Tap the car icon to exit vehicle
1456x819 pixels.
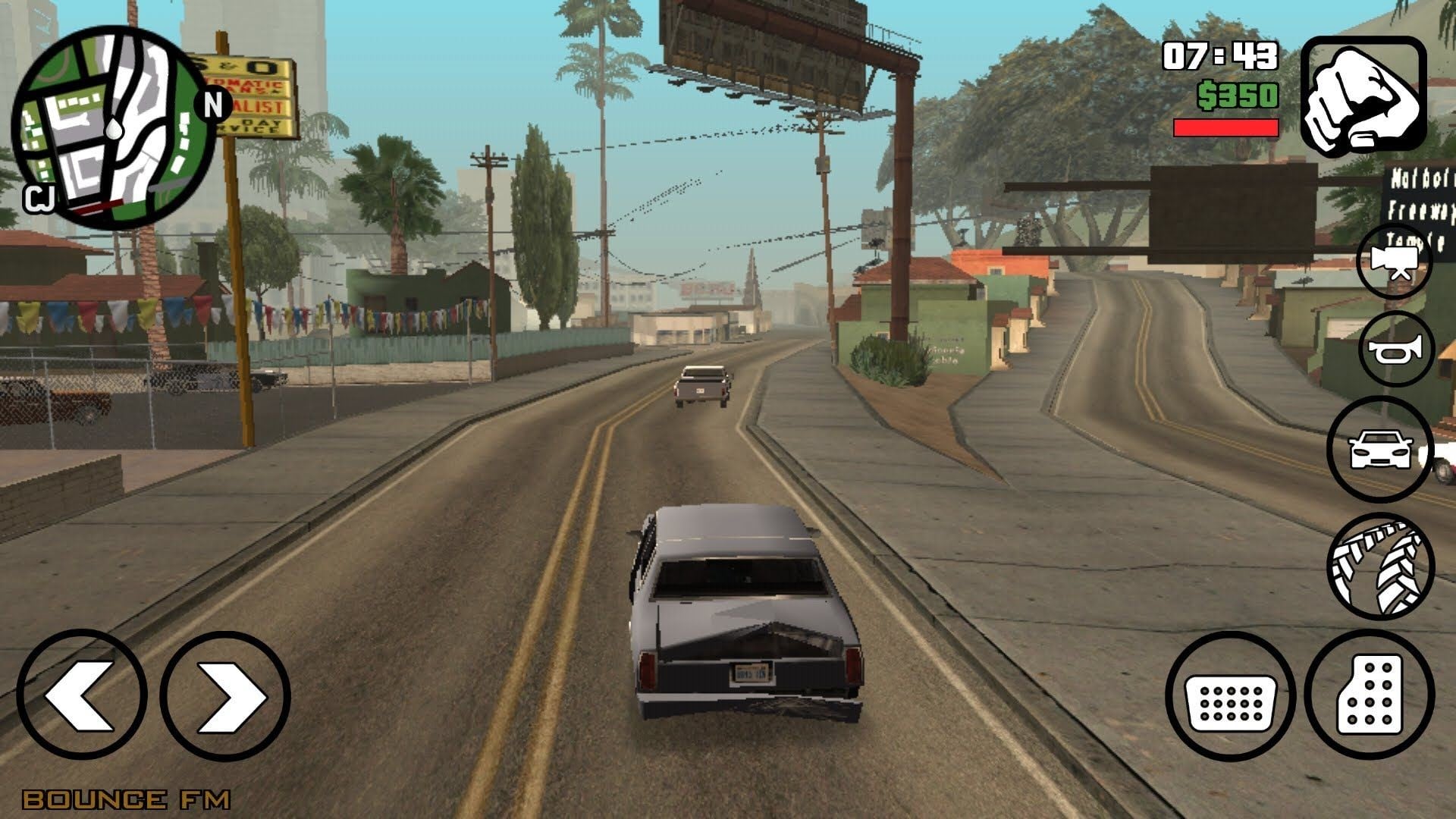[x=1380, y=449]
